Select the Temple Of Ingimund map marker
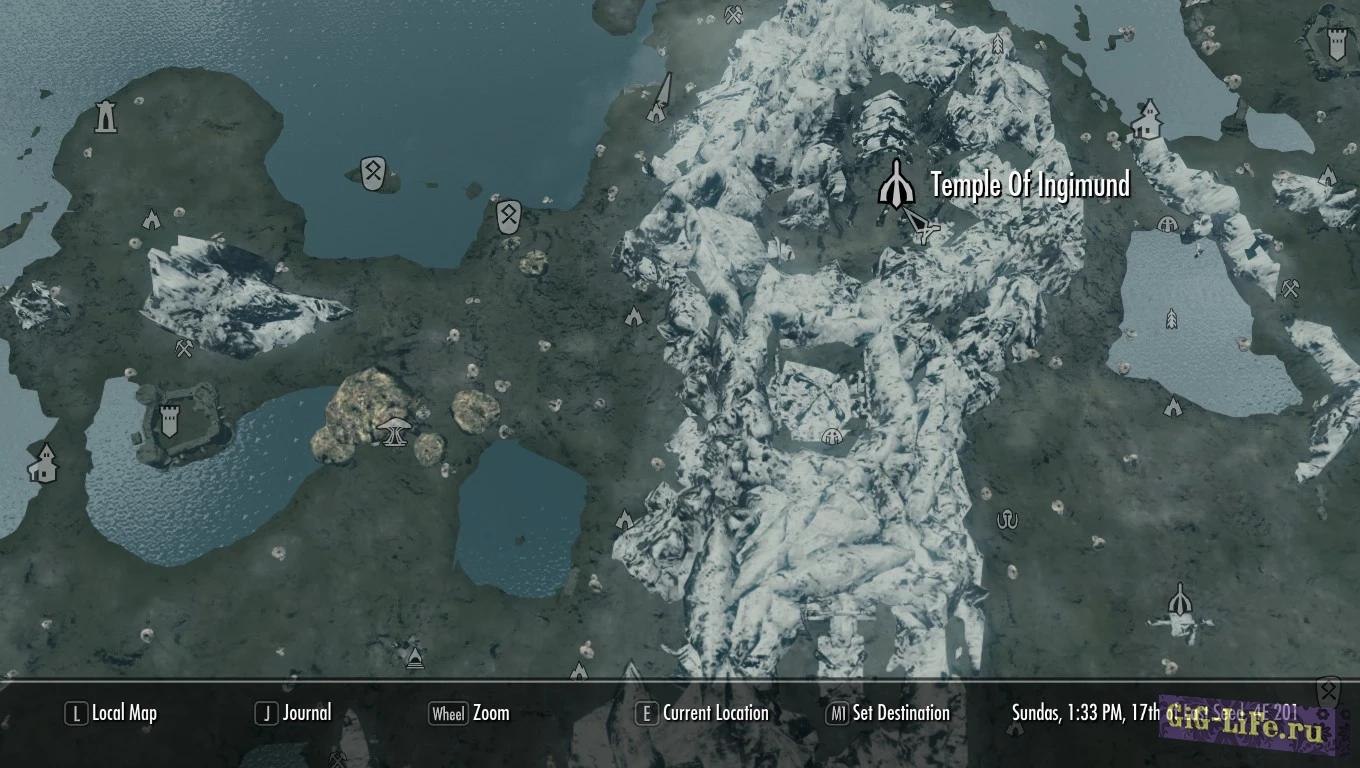 895,184
